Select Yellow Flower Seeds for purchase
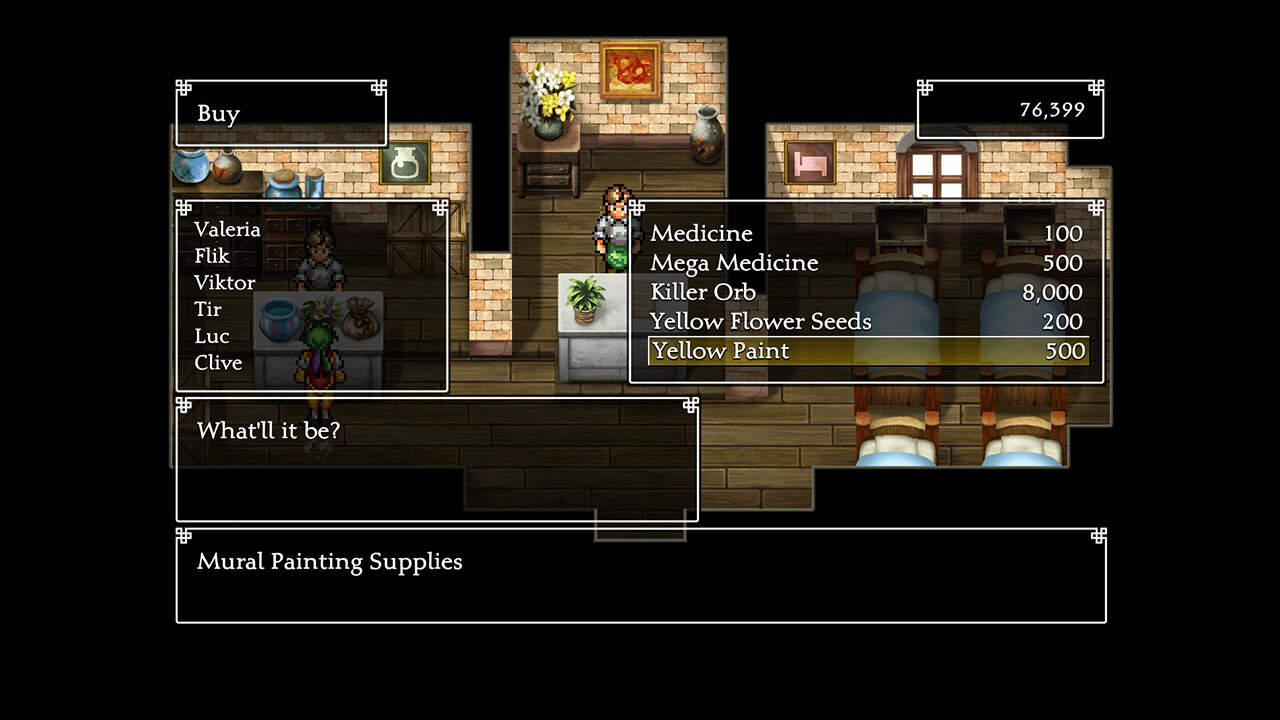Viewport: 1280px width, 720px height. tap(760, 321)
